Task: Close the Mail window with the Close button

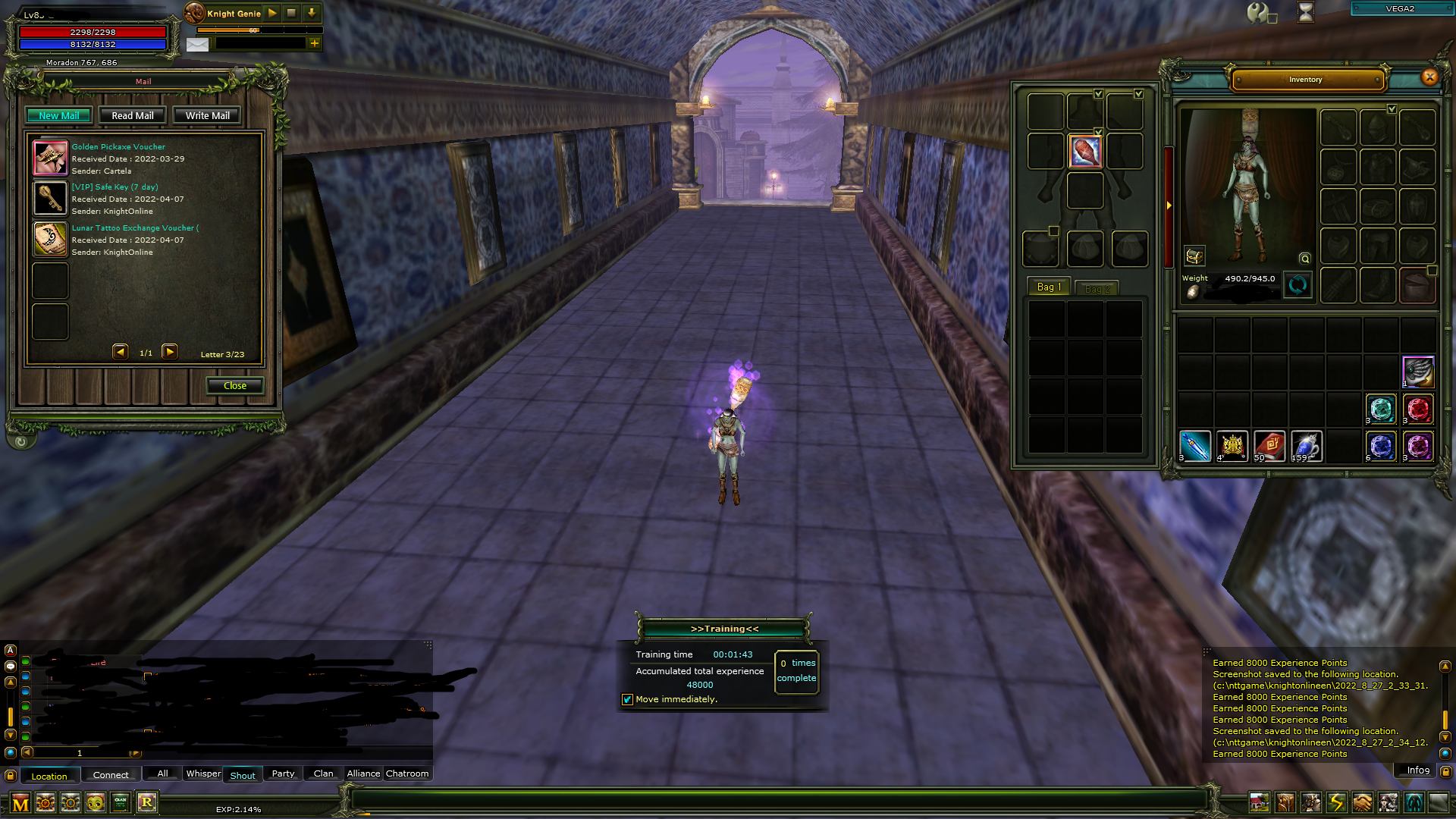Action: (x=234, y=385)
